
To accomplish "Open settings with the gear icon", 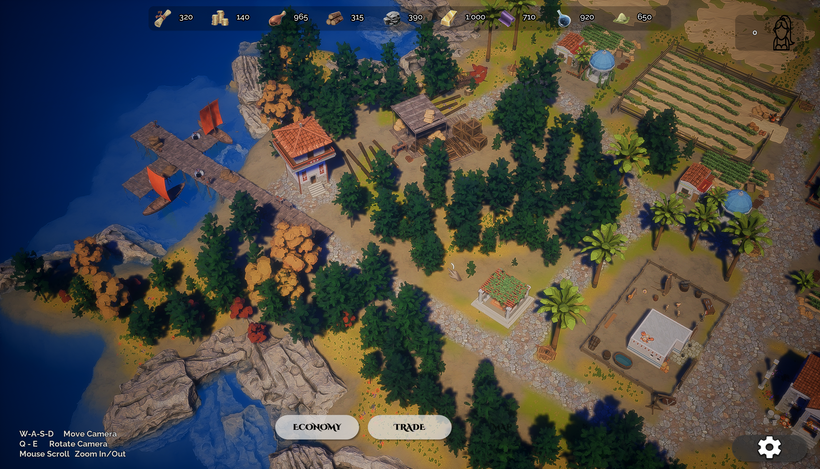I will tap(769, 447).
